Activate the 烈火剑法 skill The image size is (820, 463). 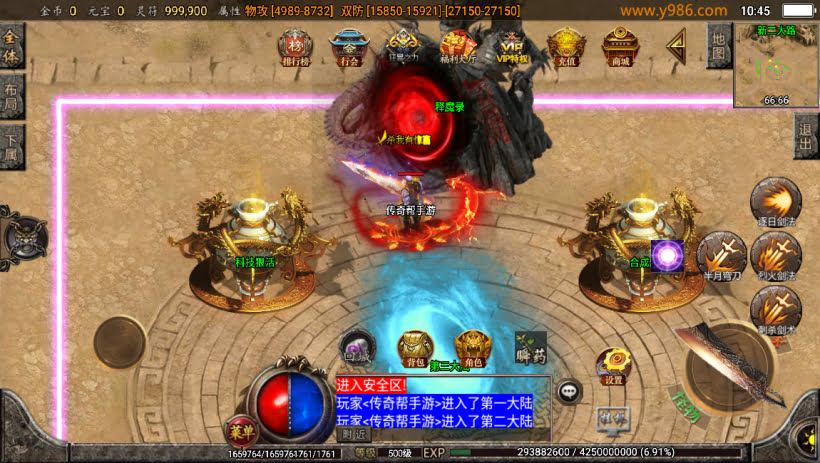pyautogui.click(x=775, y=255)
